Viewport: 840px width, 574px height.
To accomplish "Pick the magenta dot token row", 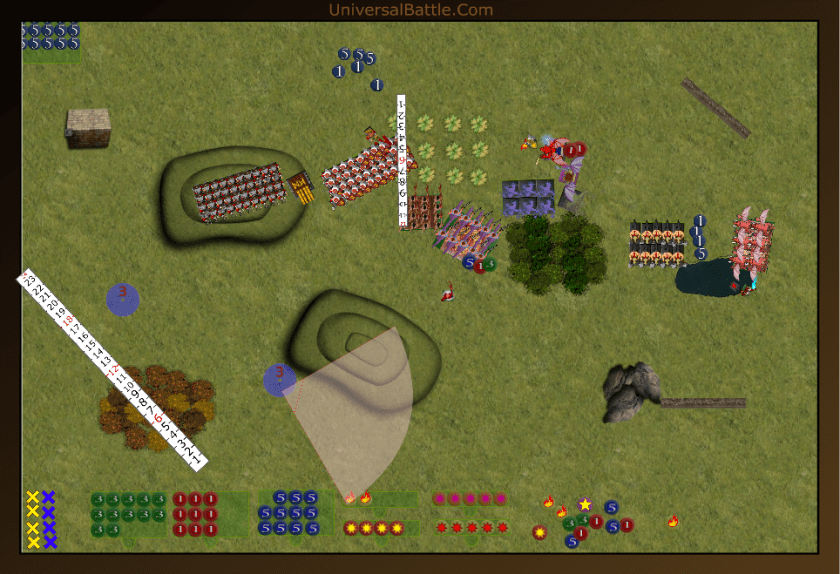I will 469,499.
